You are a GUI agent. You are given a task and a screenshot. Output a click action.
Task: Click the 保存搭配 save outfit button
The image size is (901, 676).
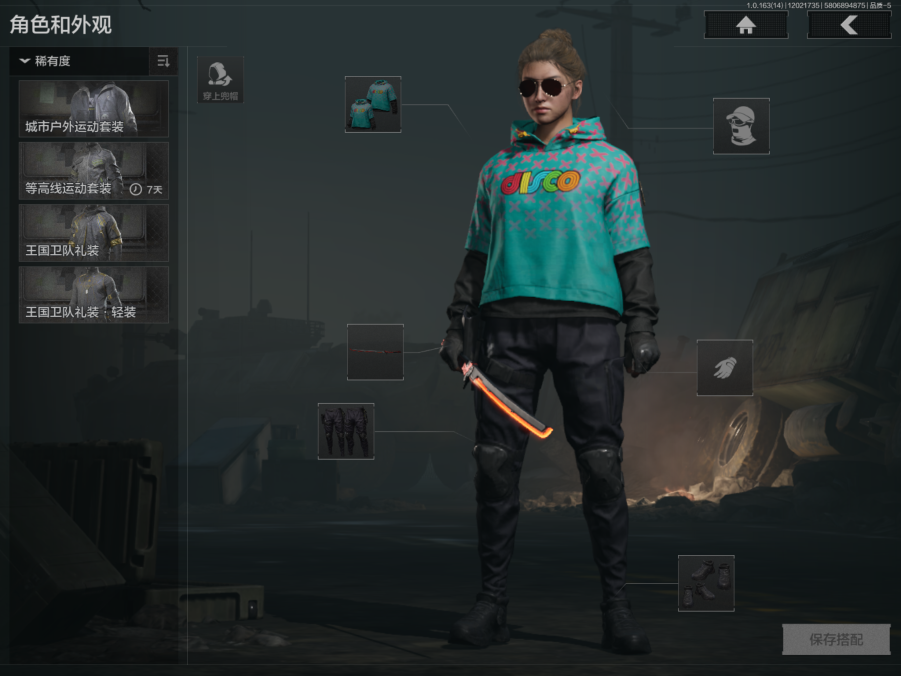(x=835, y=640)
